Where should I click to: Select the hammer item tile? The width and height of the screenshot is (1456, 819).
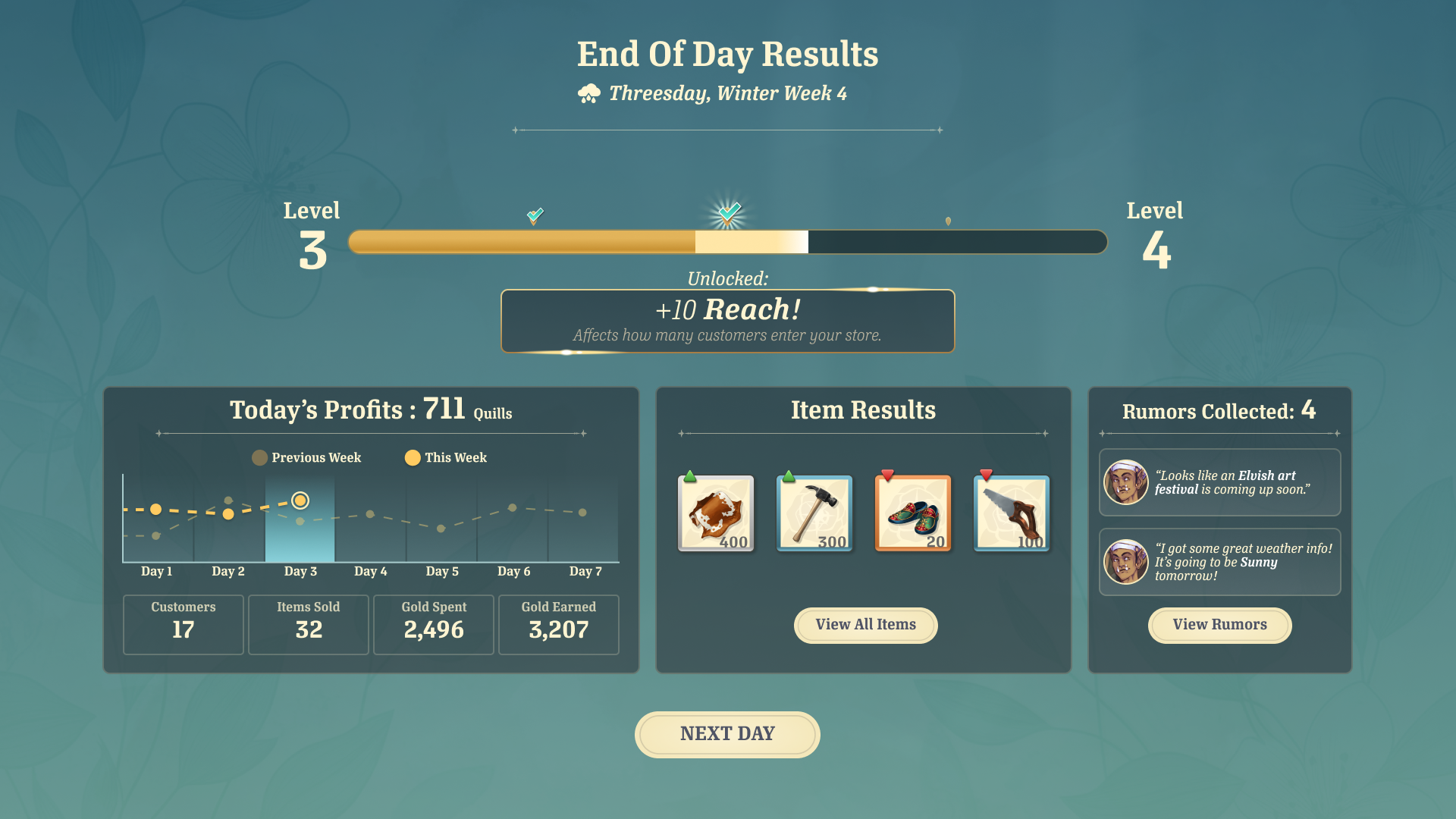coord(814,513)
